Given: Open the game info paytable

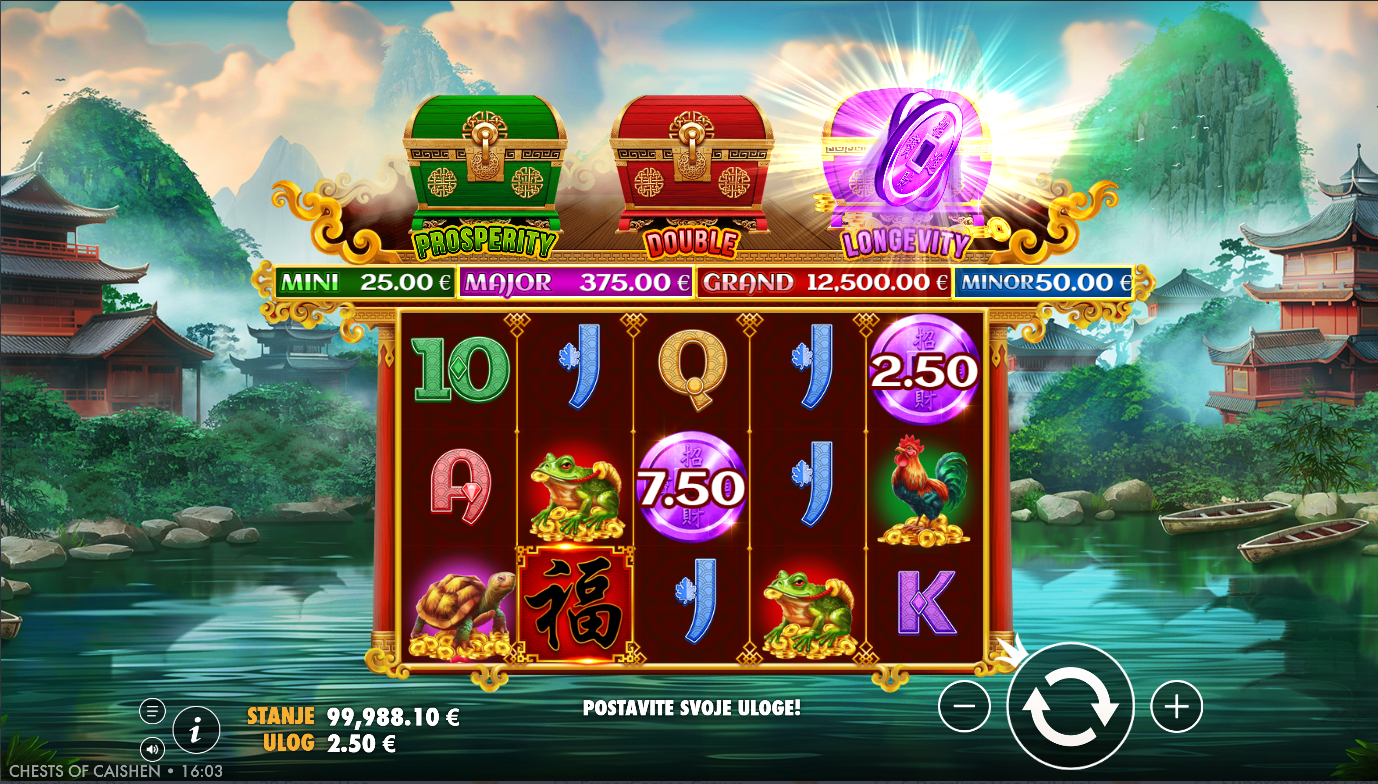Looking at the screenshot, I should click(196, 731).
